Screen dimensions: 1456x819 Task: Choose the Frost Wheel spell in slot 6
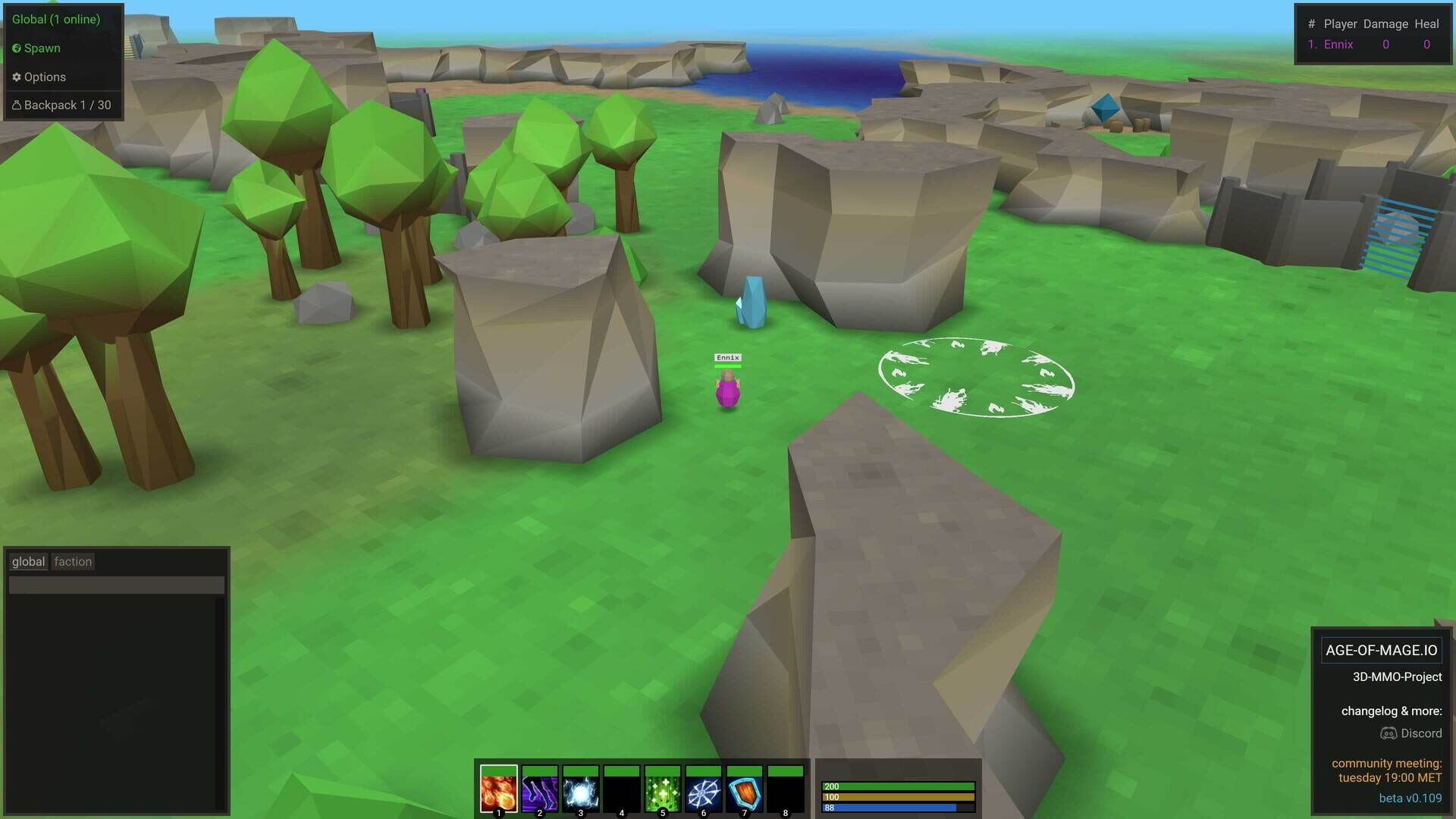tap(704, 790)
